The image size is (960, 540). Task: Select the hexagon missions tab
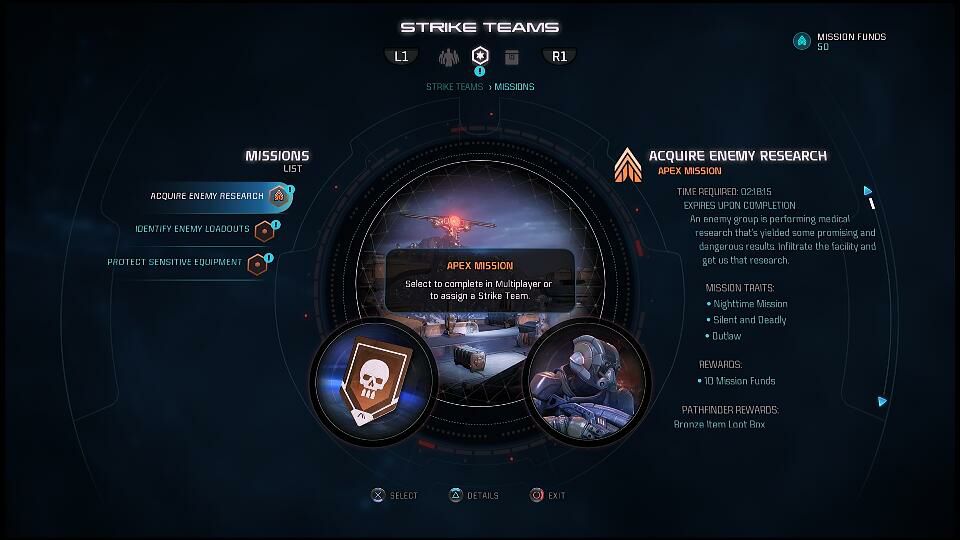[x=480, y=56]
